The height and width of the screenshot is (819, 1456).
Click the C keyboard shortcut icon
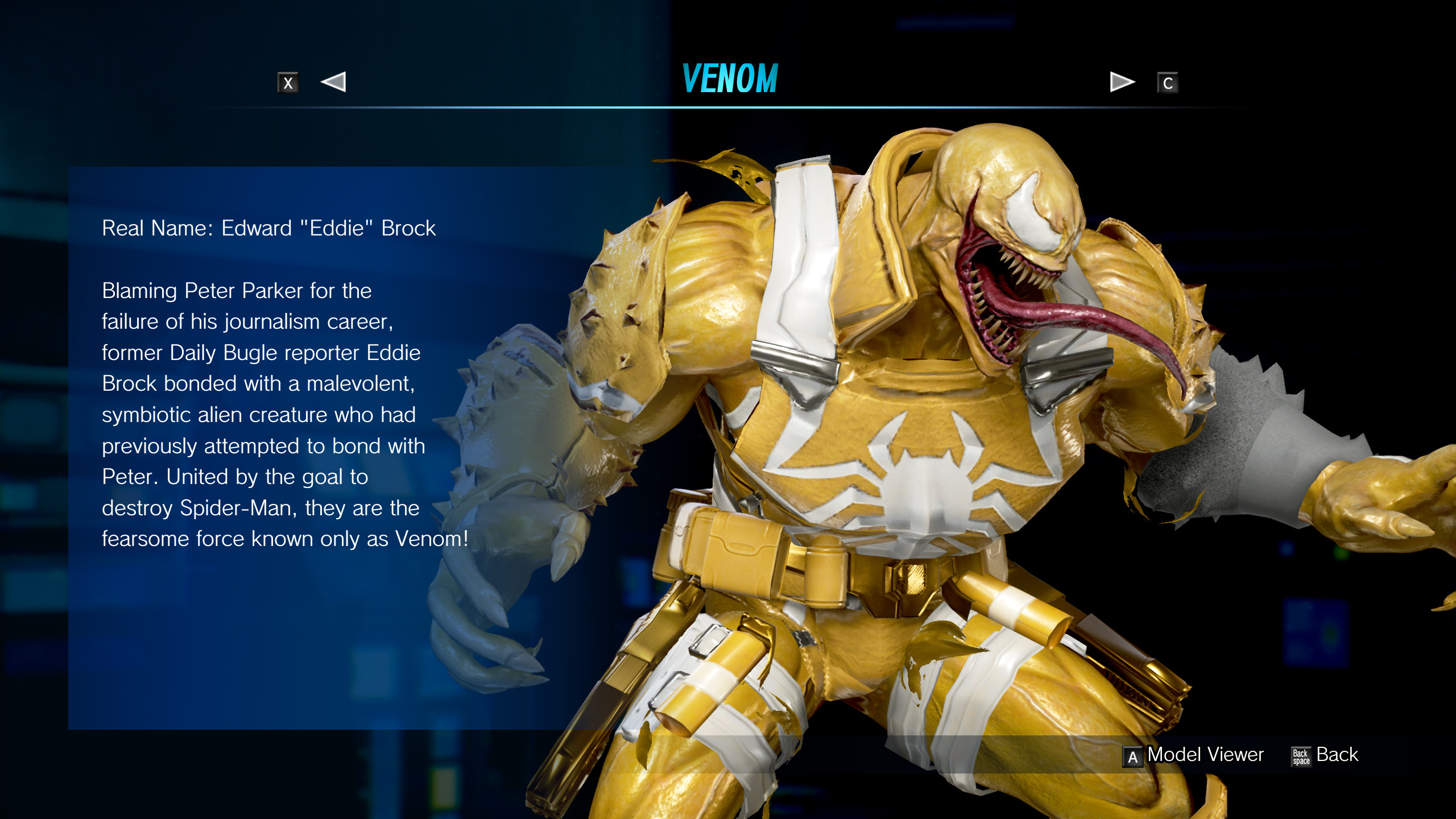point(1168,82)
